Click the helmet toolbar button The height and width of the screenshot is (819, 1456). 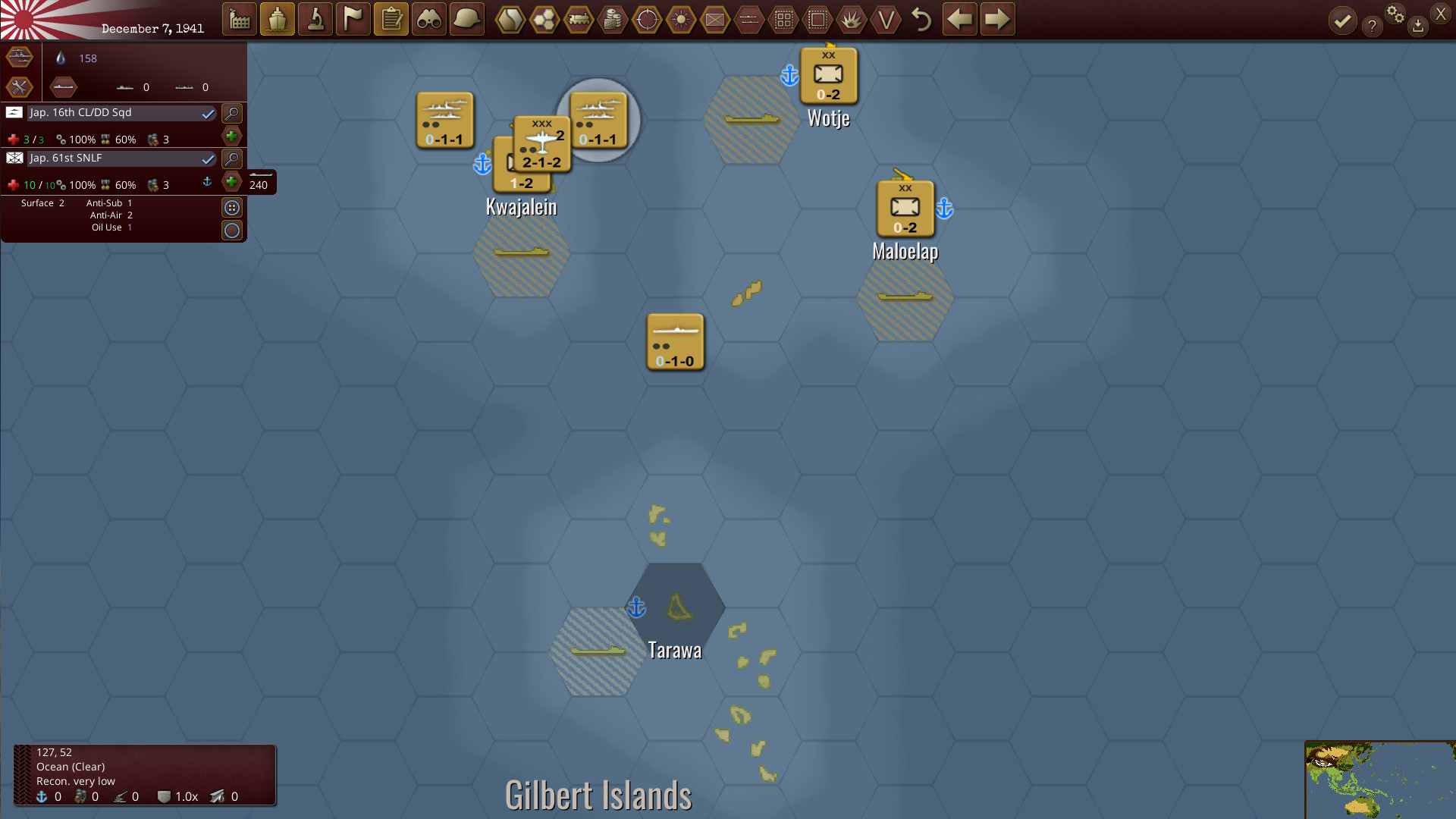coord(467,20)
